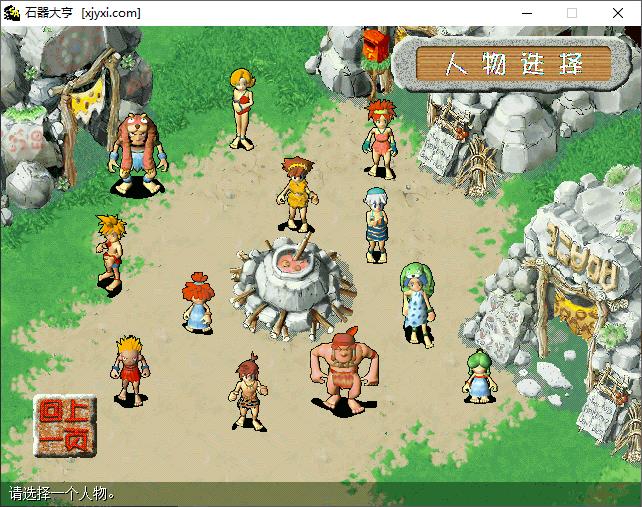This screenshot has width=642, height=507.
Task: Minimize the game window
Action: pyautogui.click(x=526, y=13)
